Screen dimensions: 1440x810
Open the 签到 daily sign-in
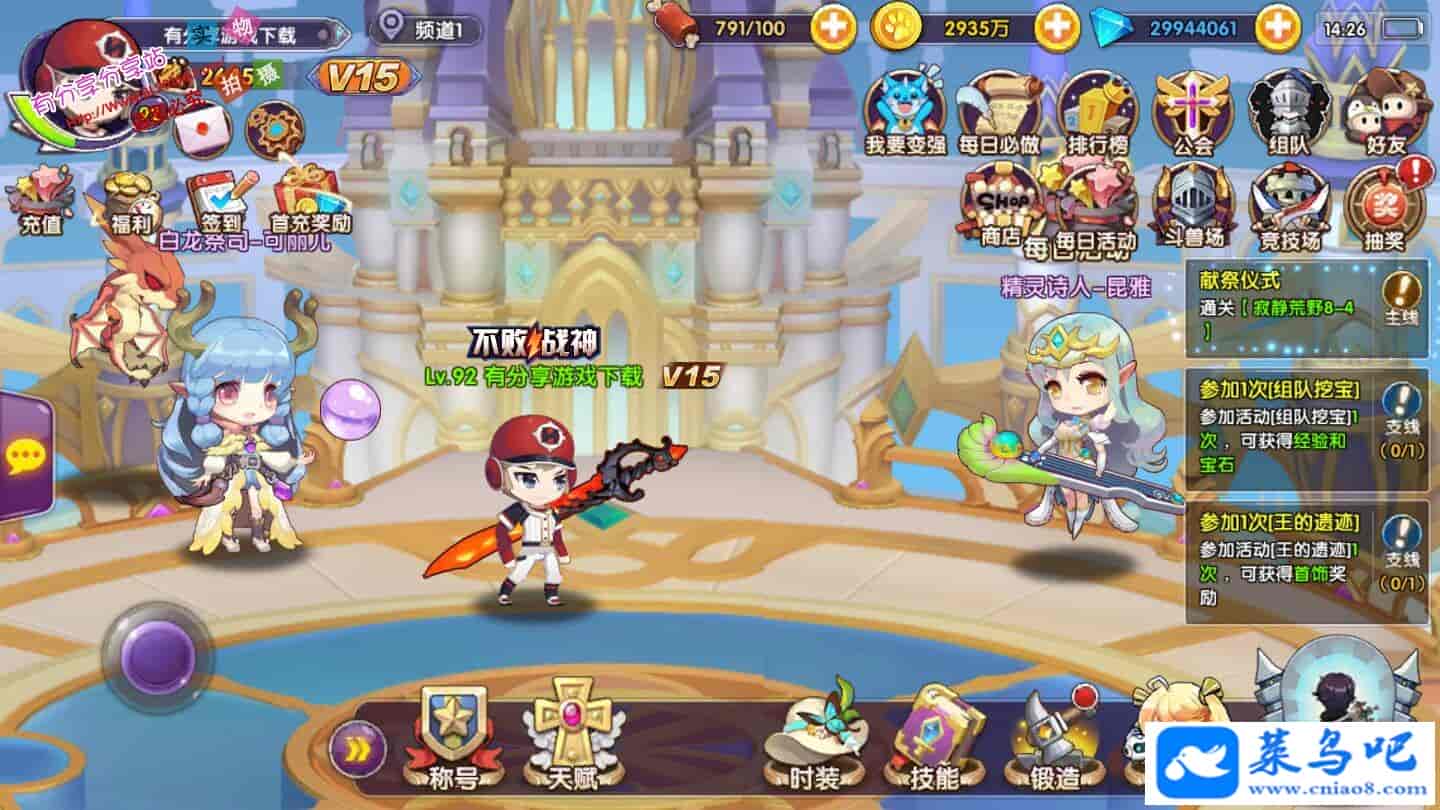[x=220, y=202]
